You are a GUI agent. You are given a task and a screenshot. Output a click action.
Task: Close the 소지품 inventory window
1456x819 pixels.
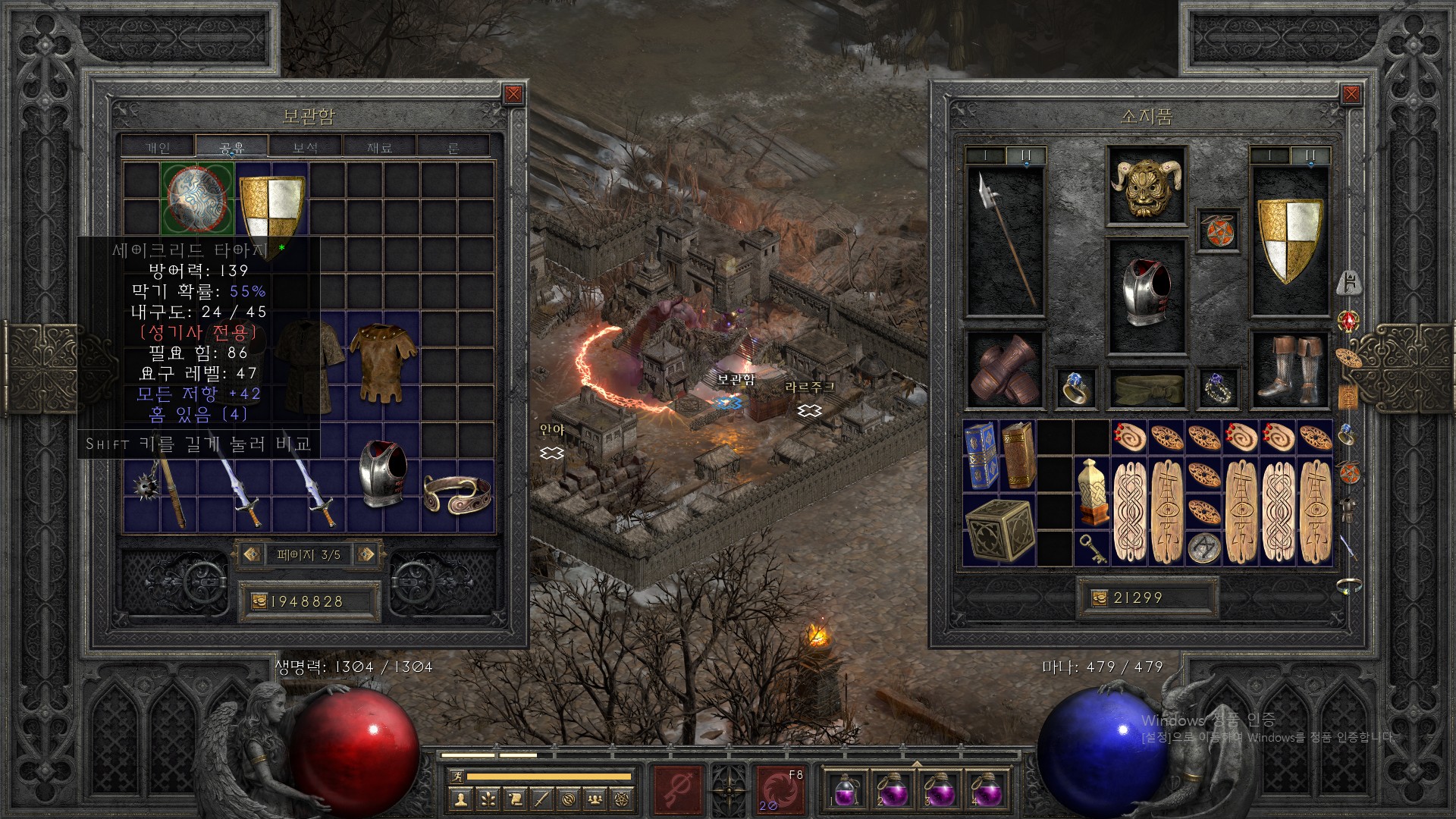1351,94
